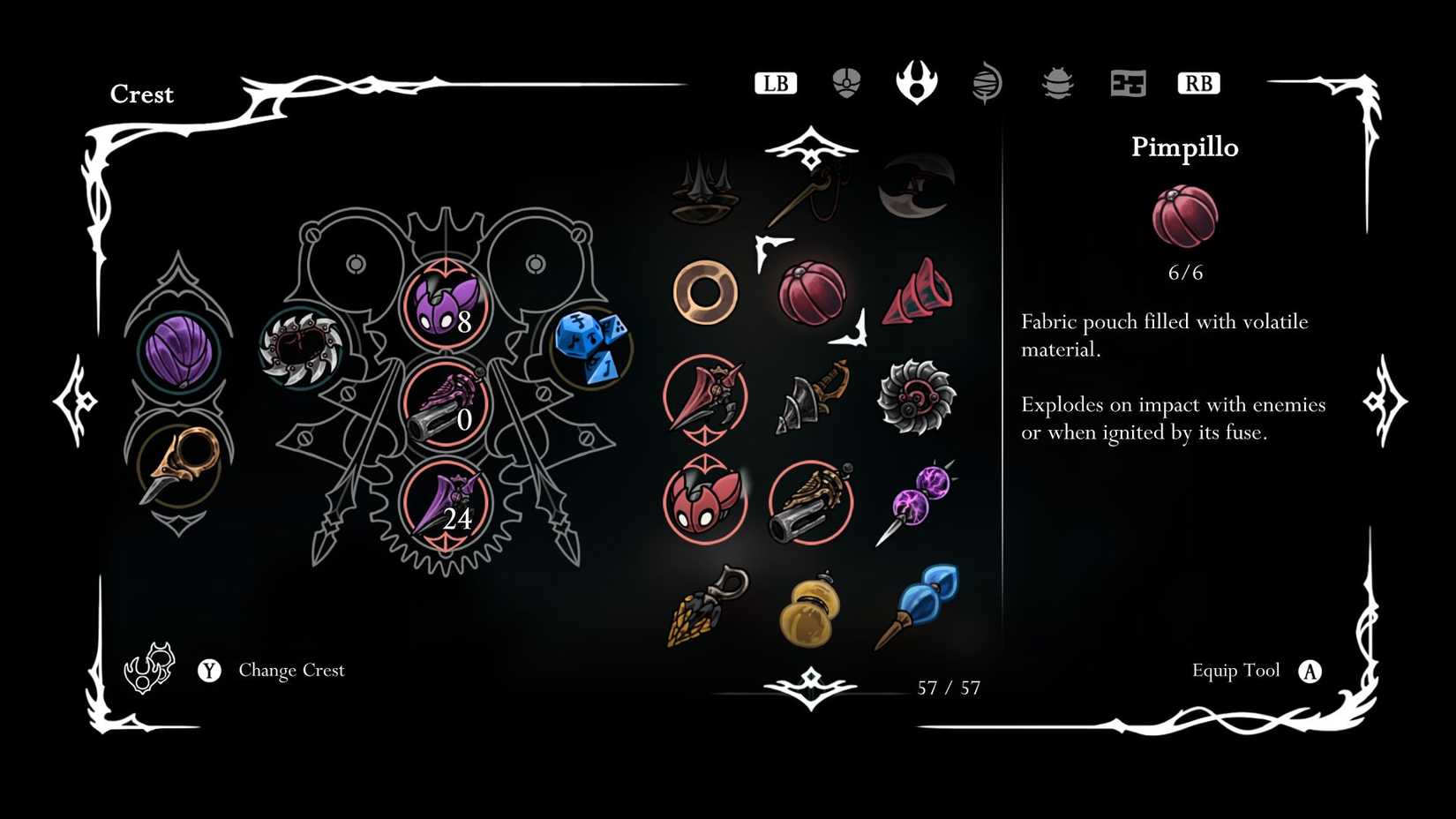Click the left chevron arrow on the screen edge
The image size is (1456, 819).
click(75, 402)
